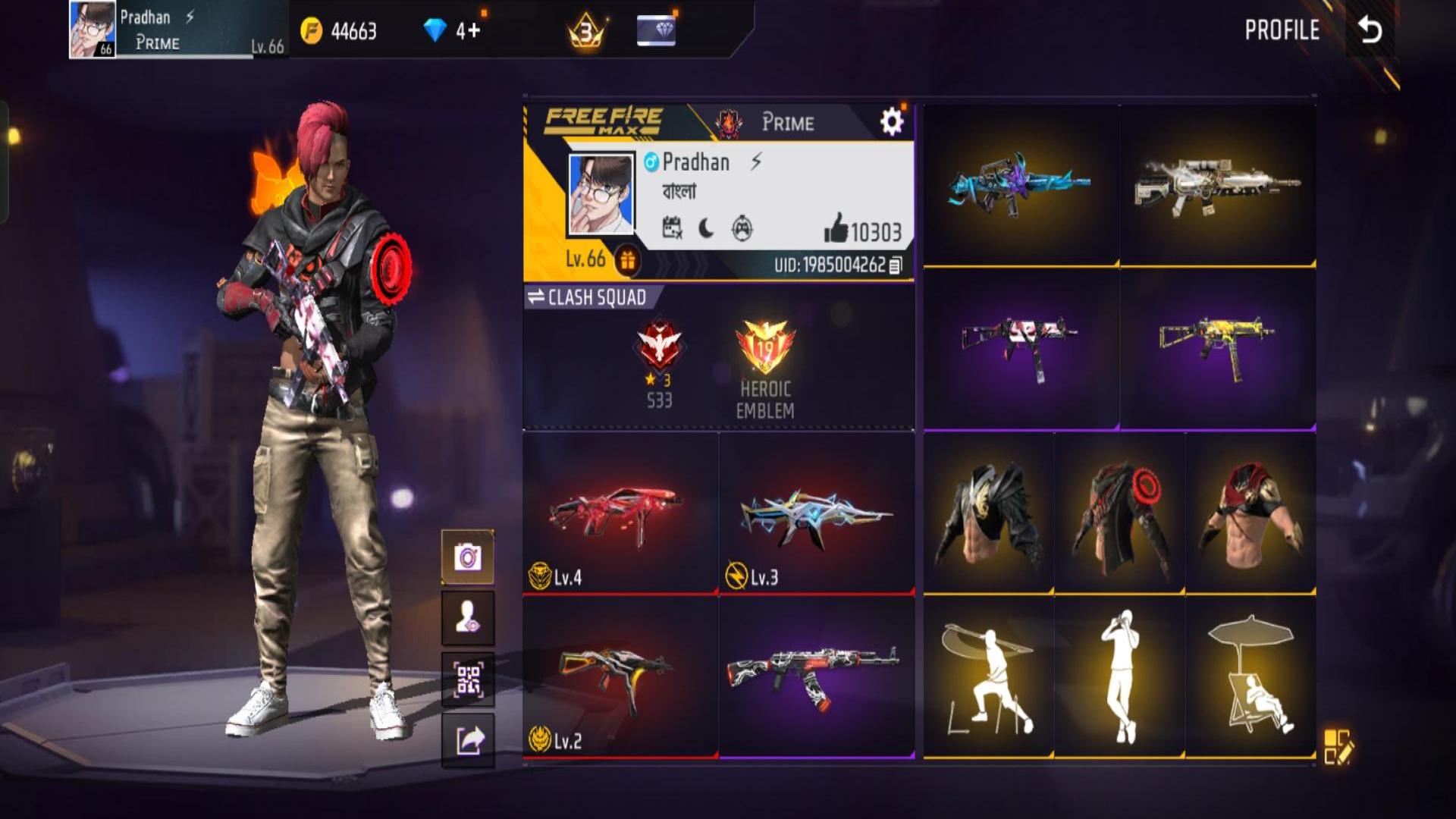This screenshot has width=1456, height=819.
Task: Open the character view button
Action: click(468, 618)
